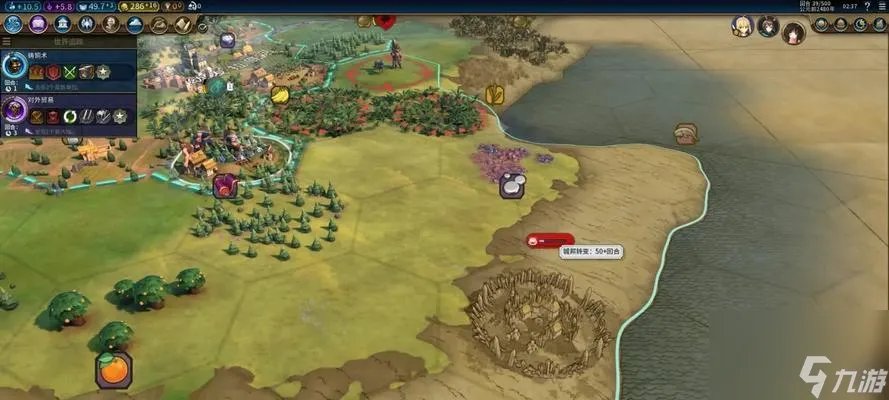The height and width of the screenshot is (400, 889).
Task: Select the pink-dressed leader portrait
Action: 794,32
